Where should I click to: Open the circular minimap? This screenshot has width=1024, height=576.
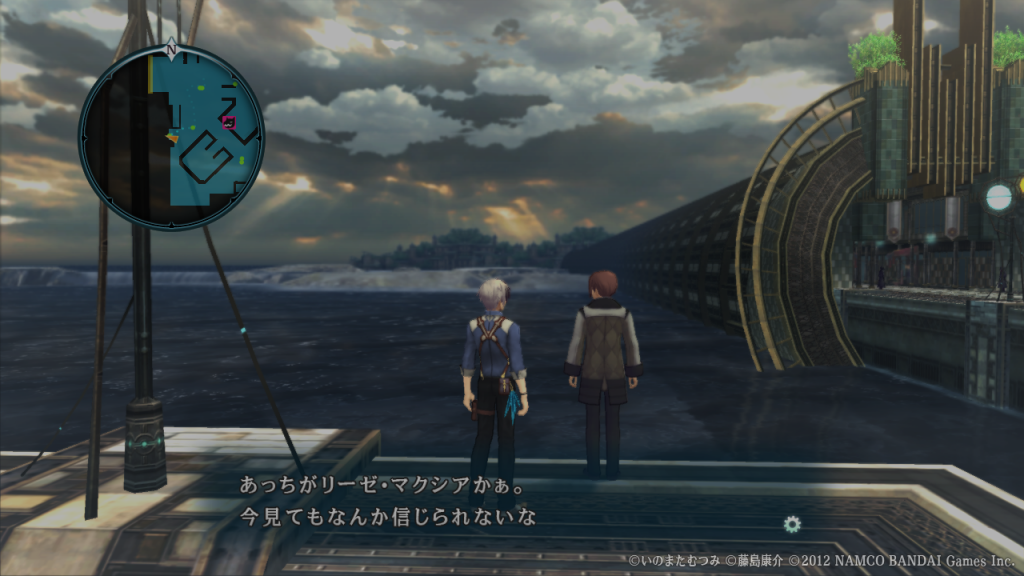click(x=171, y=137)
